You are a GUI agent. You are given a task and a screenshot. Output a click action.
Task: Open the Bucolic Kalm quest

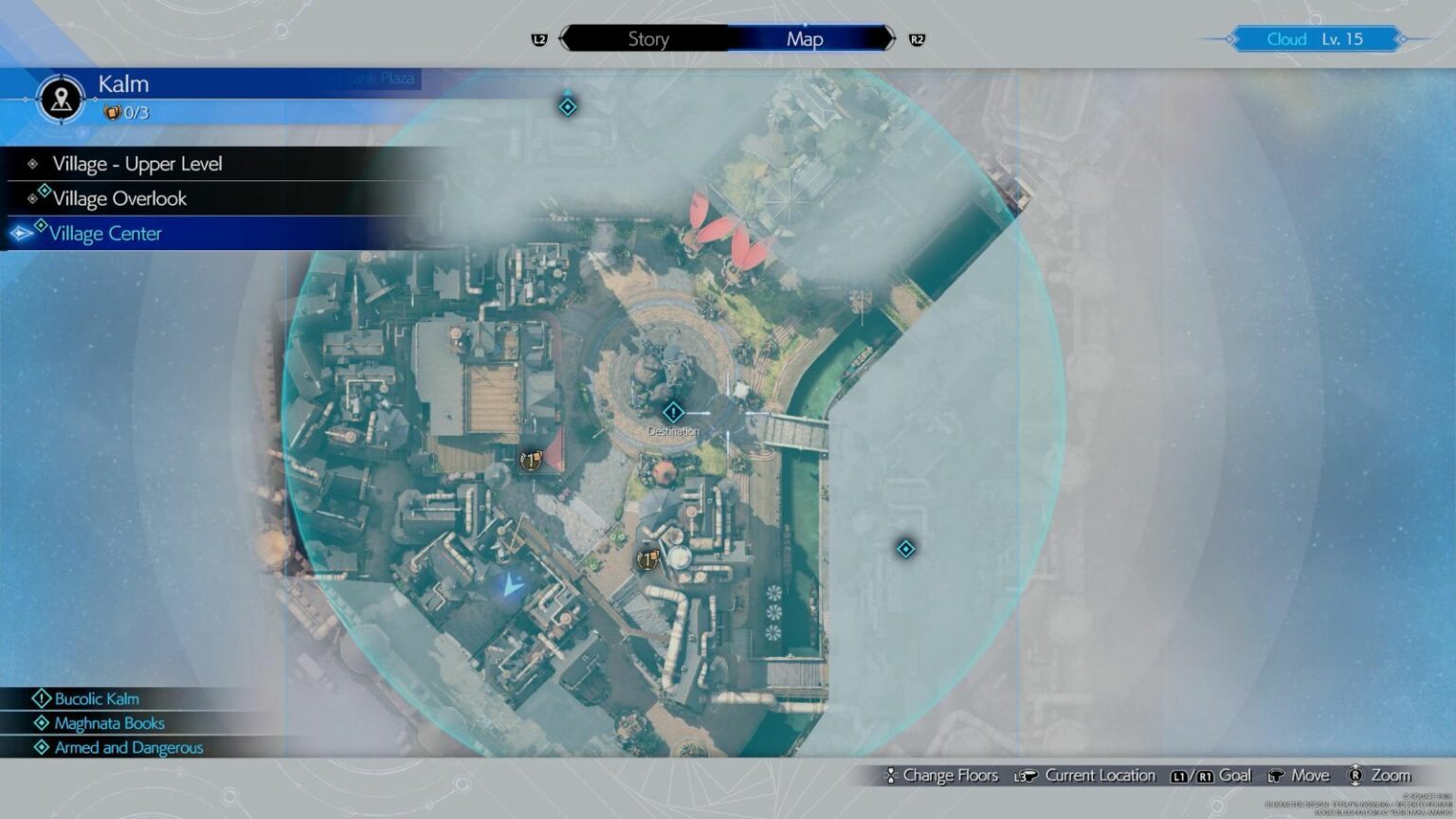tap(97, 699)
